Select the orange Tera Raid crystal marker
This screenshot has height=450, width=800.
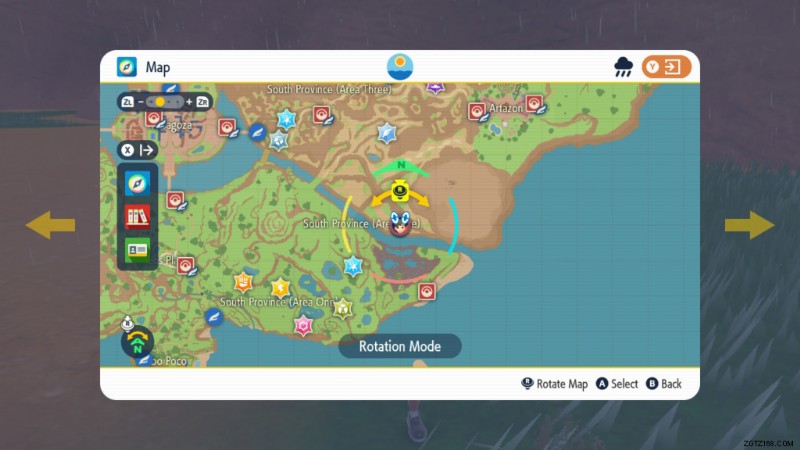pos(242,282)
